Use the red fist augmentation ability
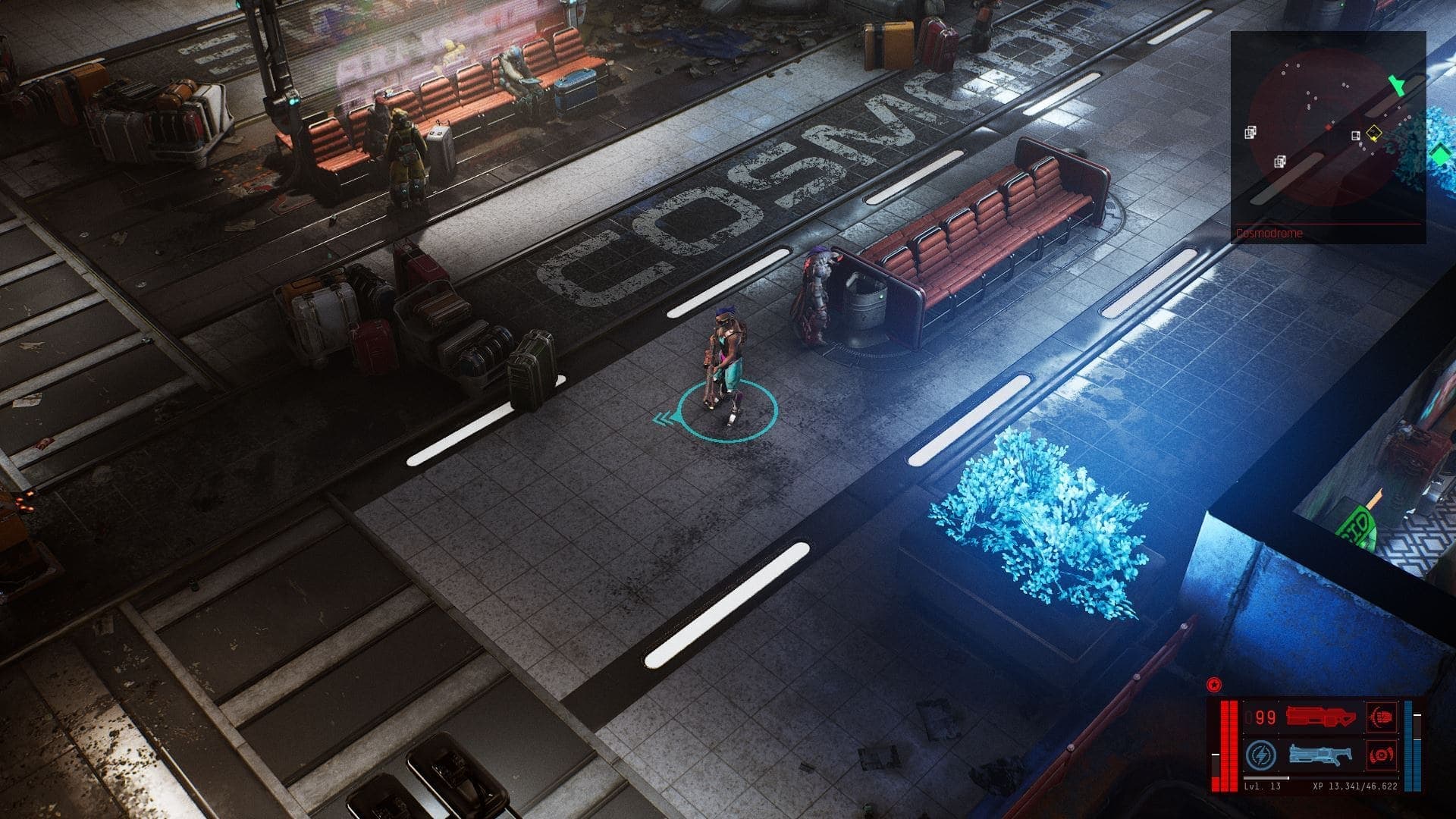Viewport: 1456px width, 819px height. (x=1381, y=717)
